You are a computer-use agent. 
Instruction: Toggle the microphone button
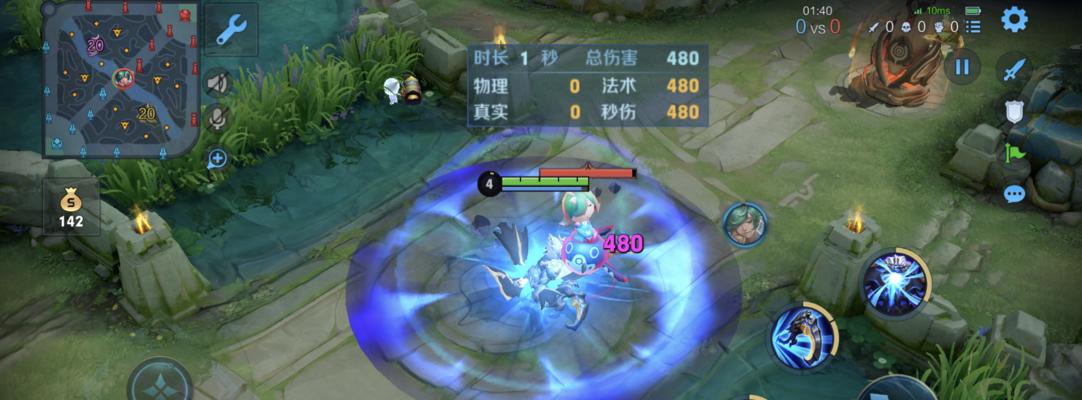pos(217,119)
